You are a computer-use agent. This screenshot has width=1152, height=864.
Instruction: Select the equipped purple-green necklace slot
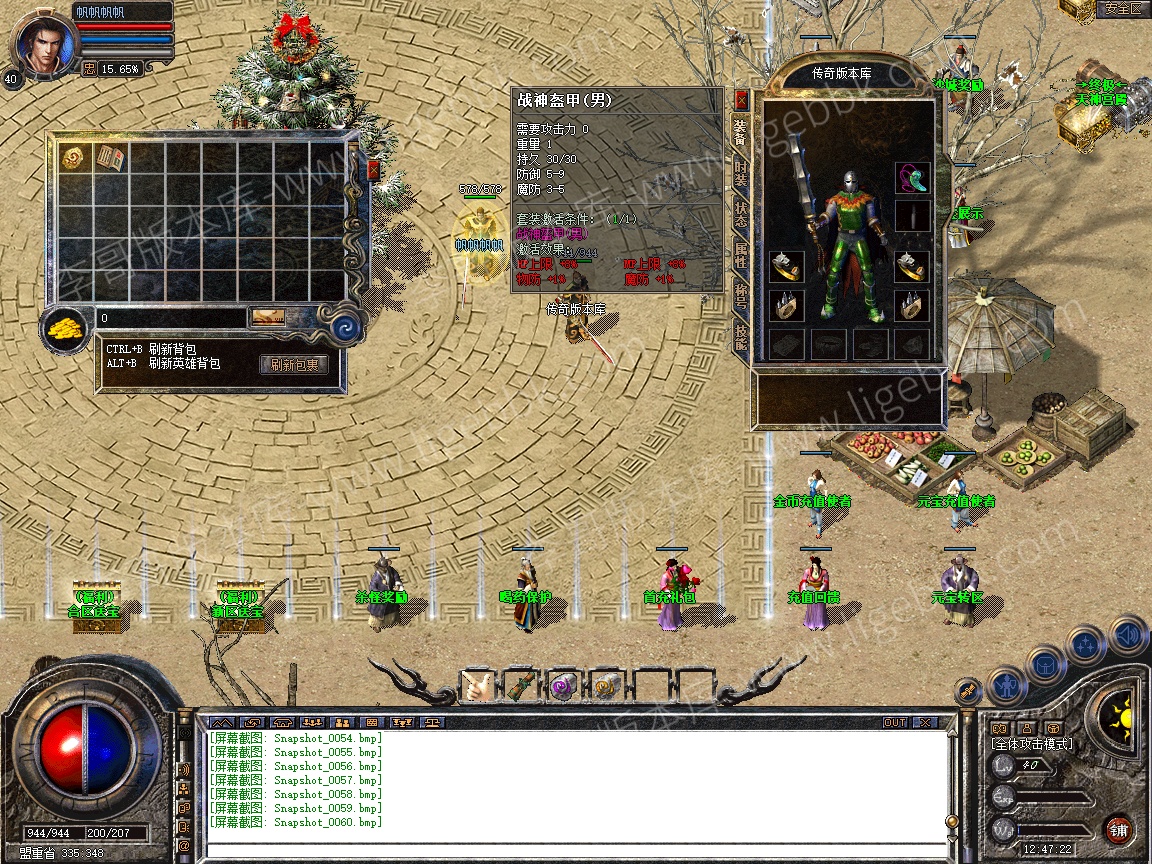coord(911,178)
